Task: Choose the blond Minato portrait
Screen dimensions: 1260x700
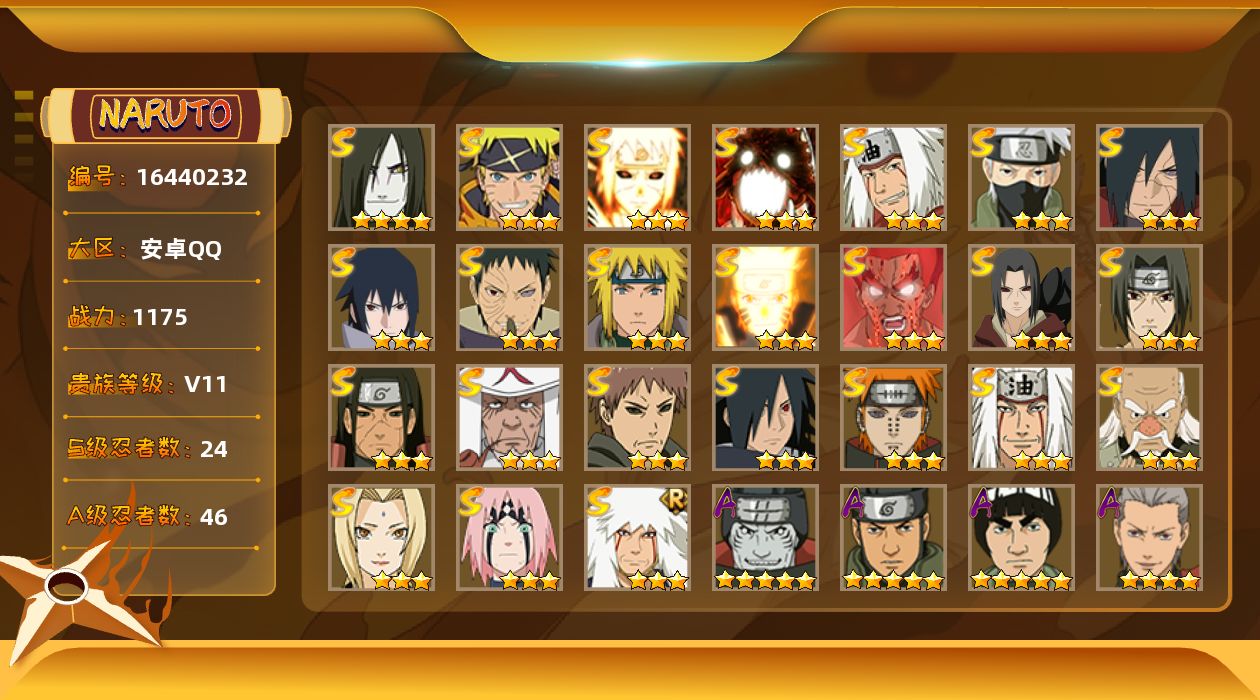Action: 637,297
